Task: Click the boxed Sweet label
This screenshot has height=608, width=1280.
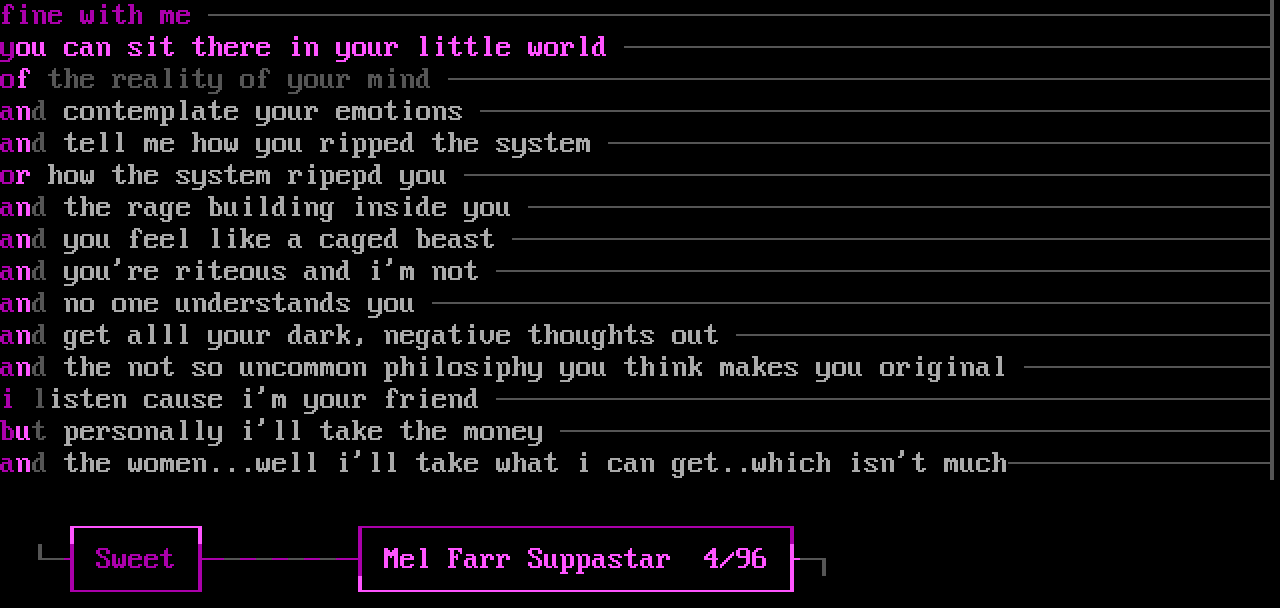Action: coord(135,558)
